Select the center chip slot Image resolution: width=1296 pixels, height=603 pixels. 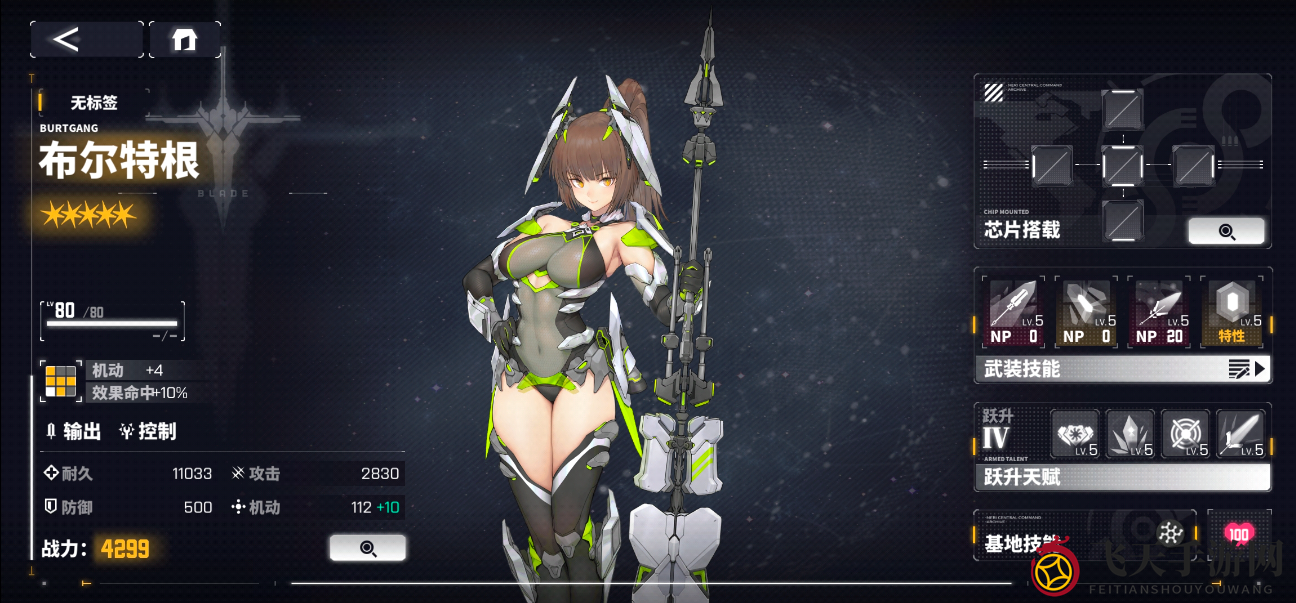pos(1123,165)
